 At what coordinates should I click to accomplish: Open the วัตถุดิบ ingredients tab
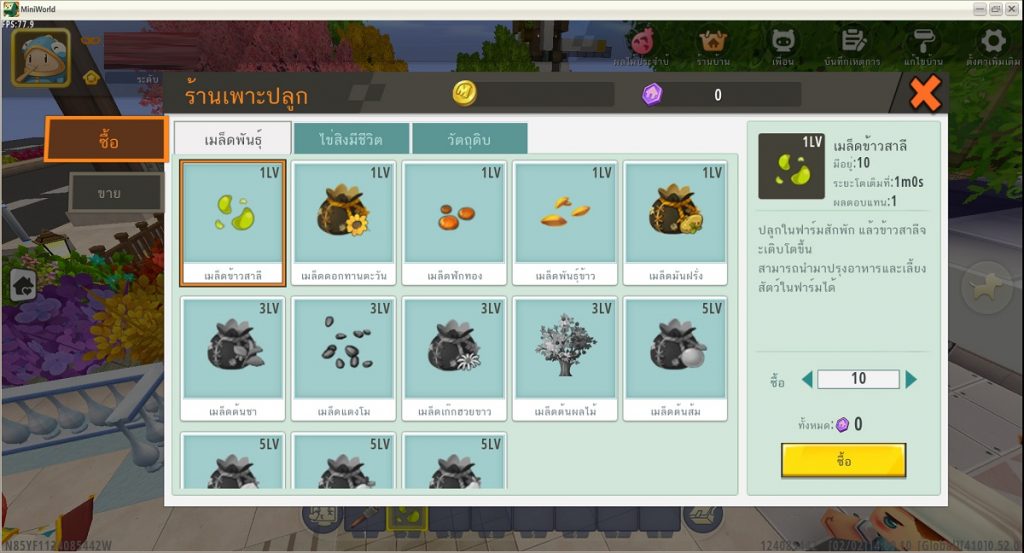click(x=469, y=138)
